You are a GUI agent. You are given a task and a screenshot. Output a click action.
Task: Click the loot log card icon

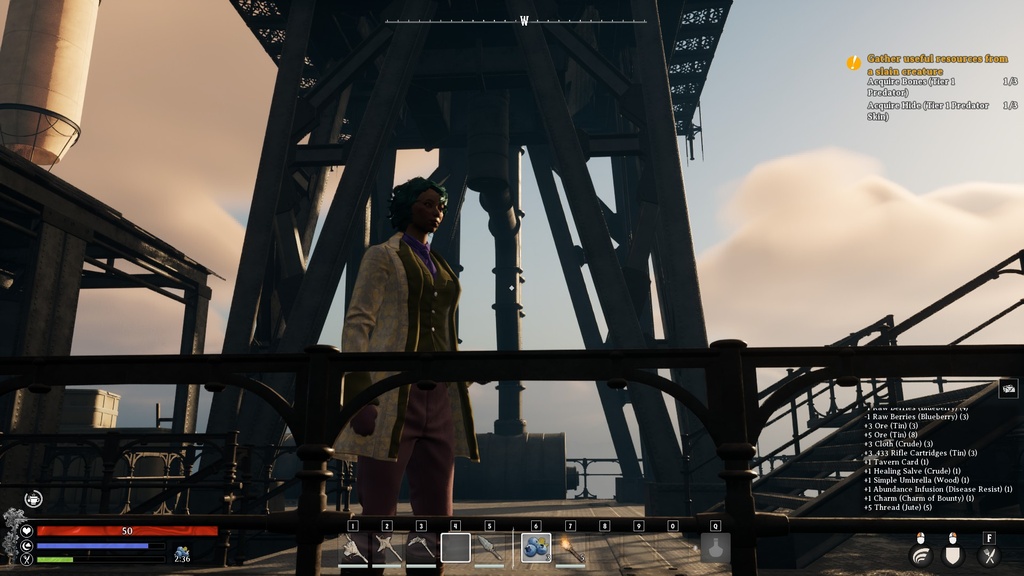[x=1009, y=389]
